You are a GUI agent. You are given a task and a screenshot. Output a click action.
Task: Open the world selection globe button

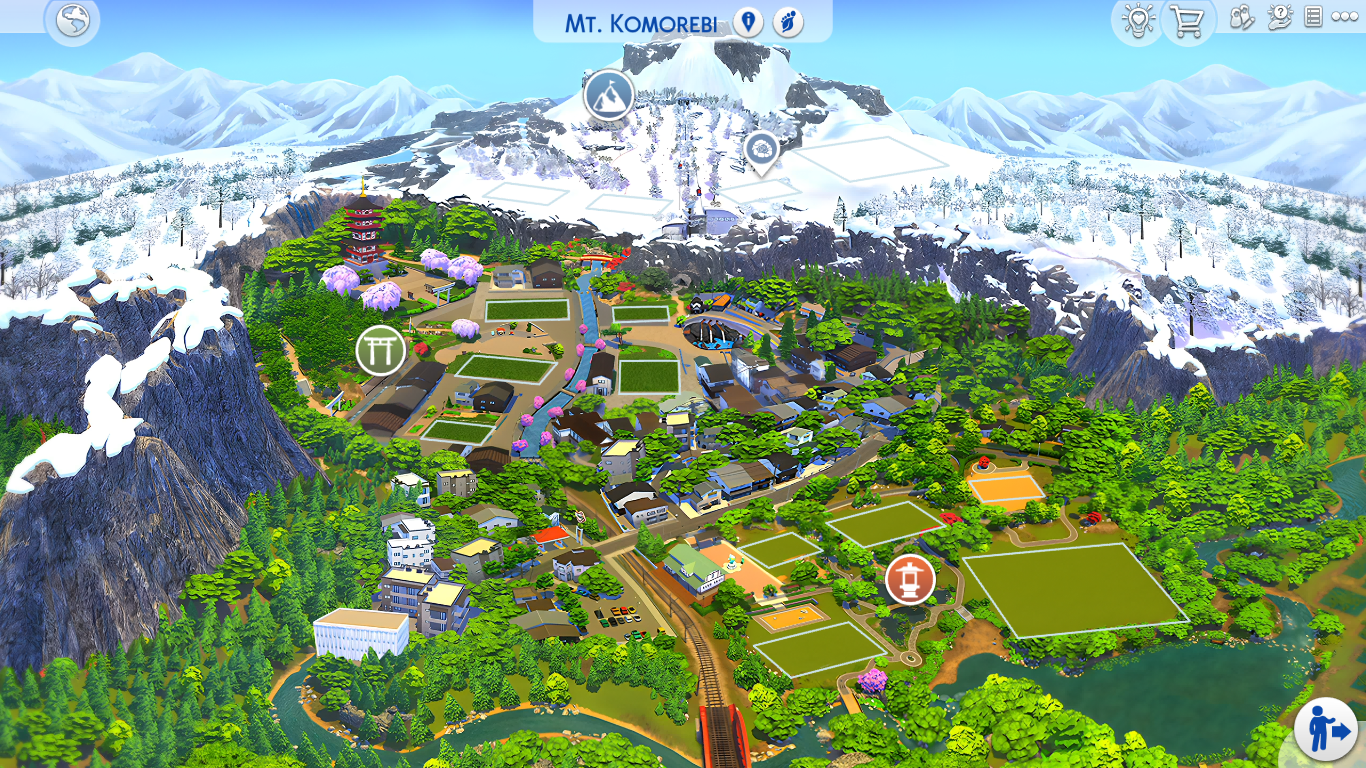73,21
